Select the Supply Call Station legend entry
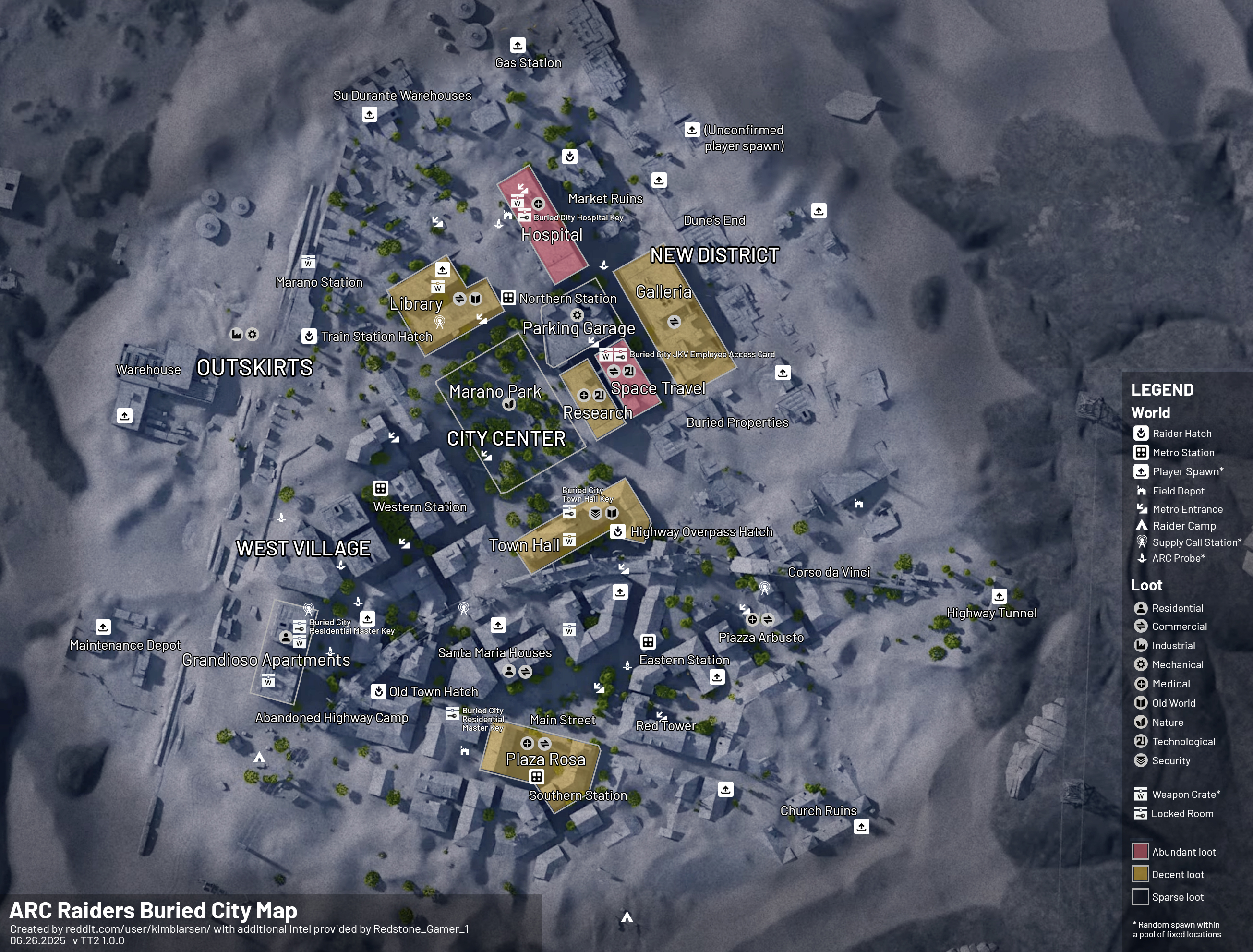This screenshot has height=952, width=1253. click(1195, 542)
